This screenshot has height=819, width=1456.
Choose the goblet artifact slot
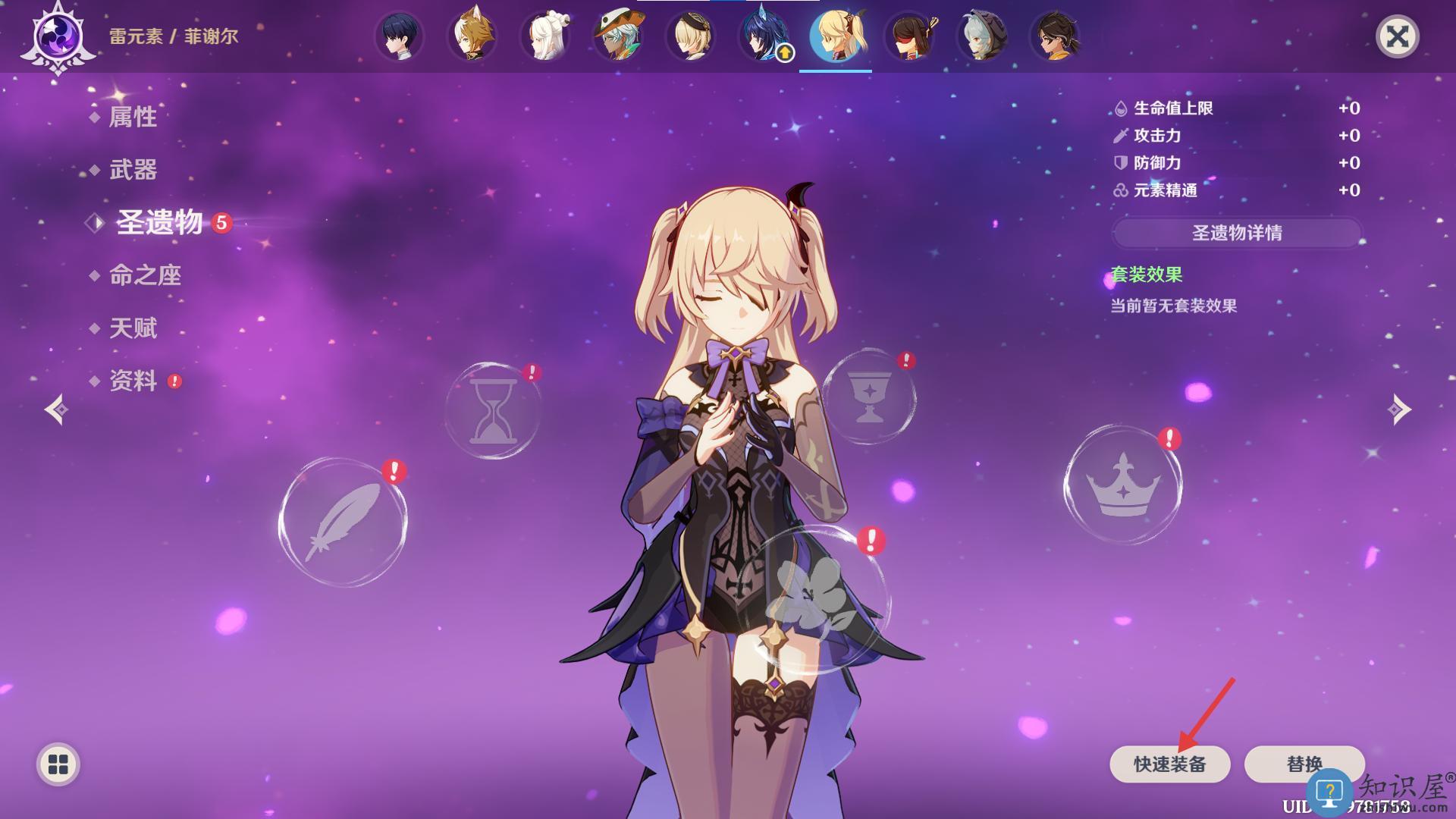pyautogui.click(x=869, y=397)
